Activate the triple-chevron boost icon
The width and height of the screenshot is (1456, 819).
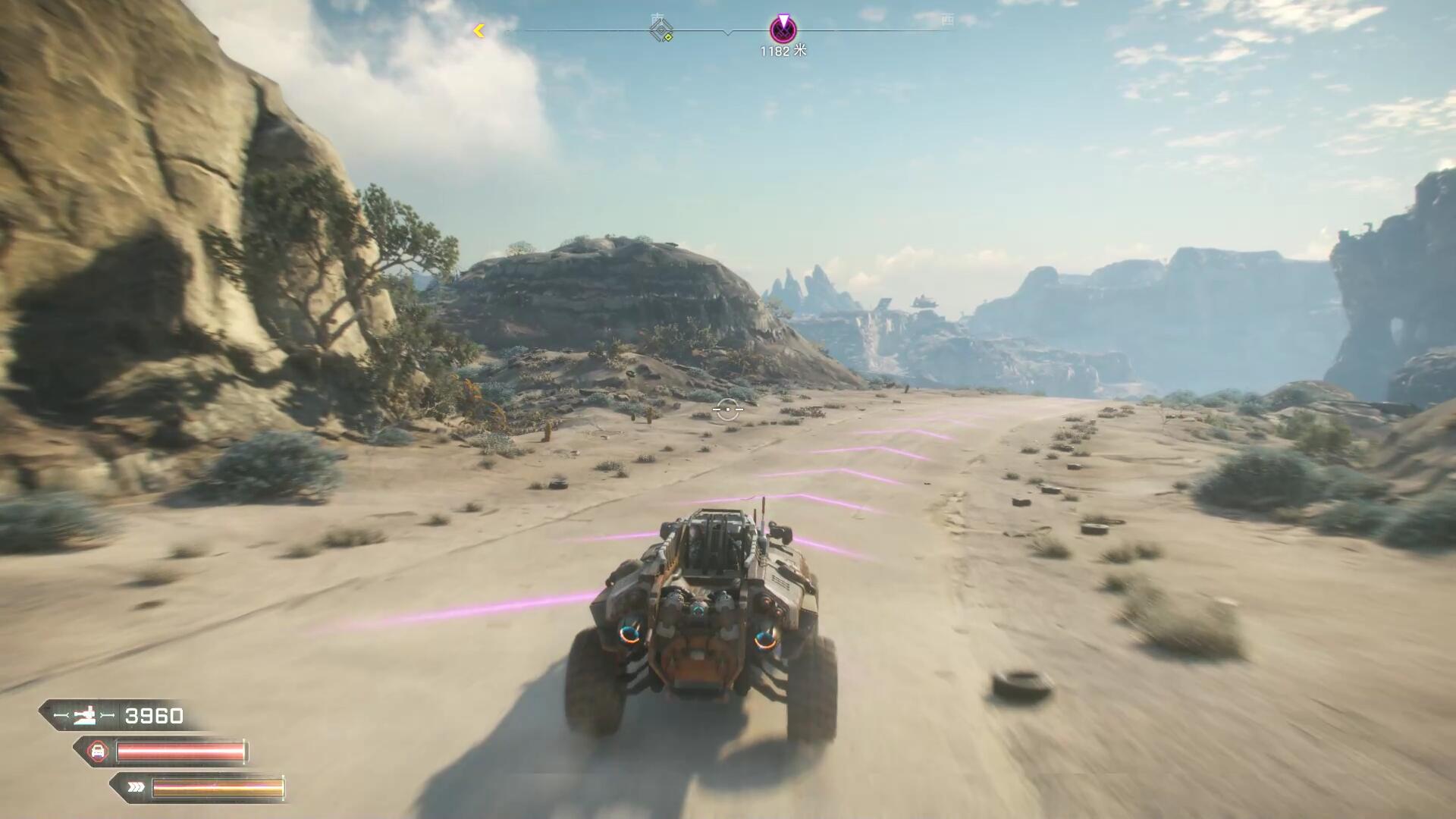tap(136, 787)
